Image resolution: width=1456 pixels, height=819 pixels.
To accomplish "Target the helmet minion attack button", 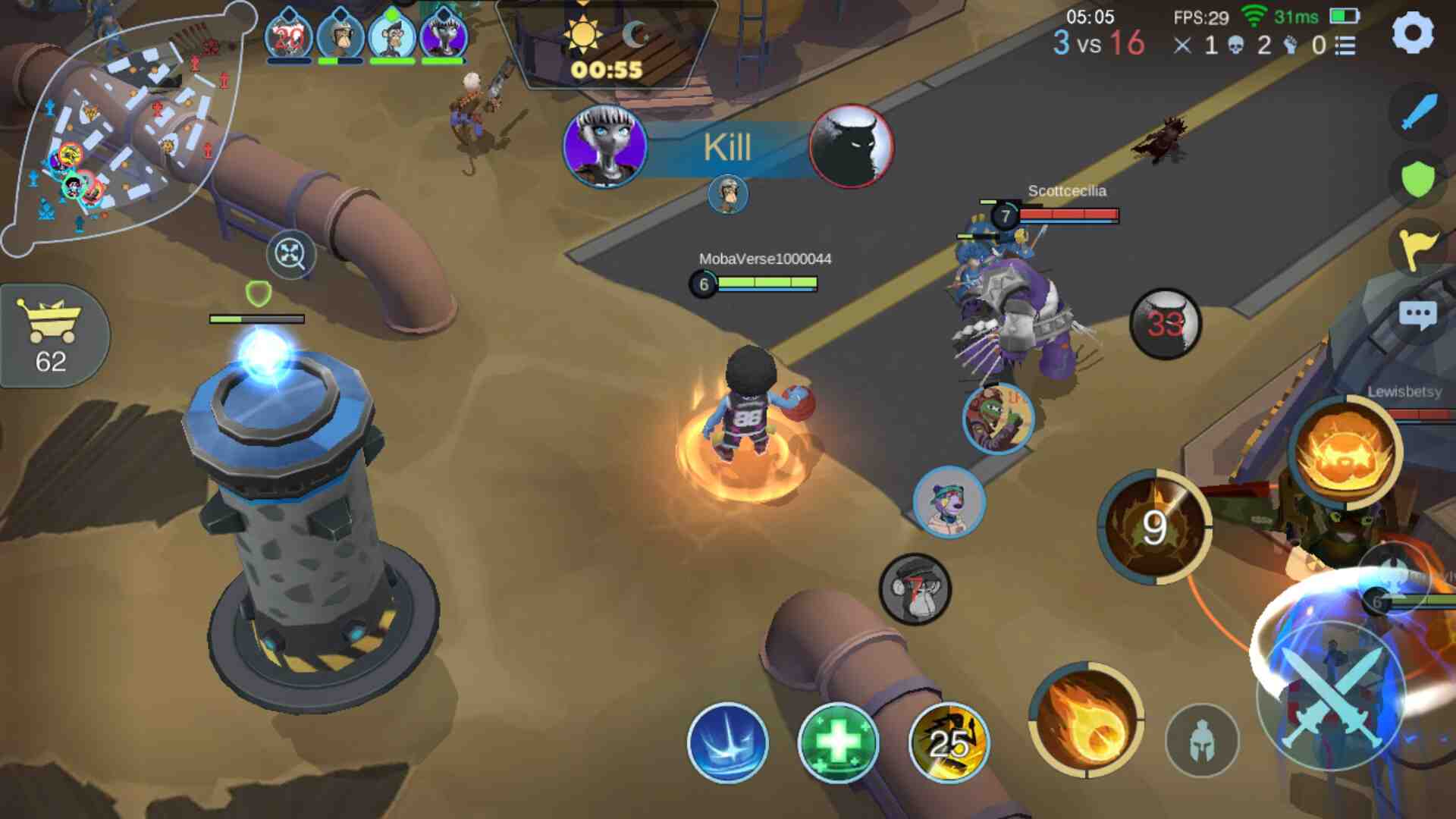I will [x=1201, y=741].
